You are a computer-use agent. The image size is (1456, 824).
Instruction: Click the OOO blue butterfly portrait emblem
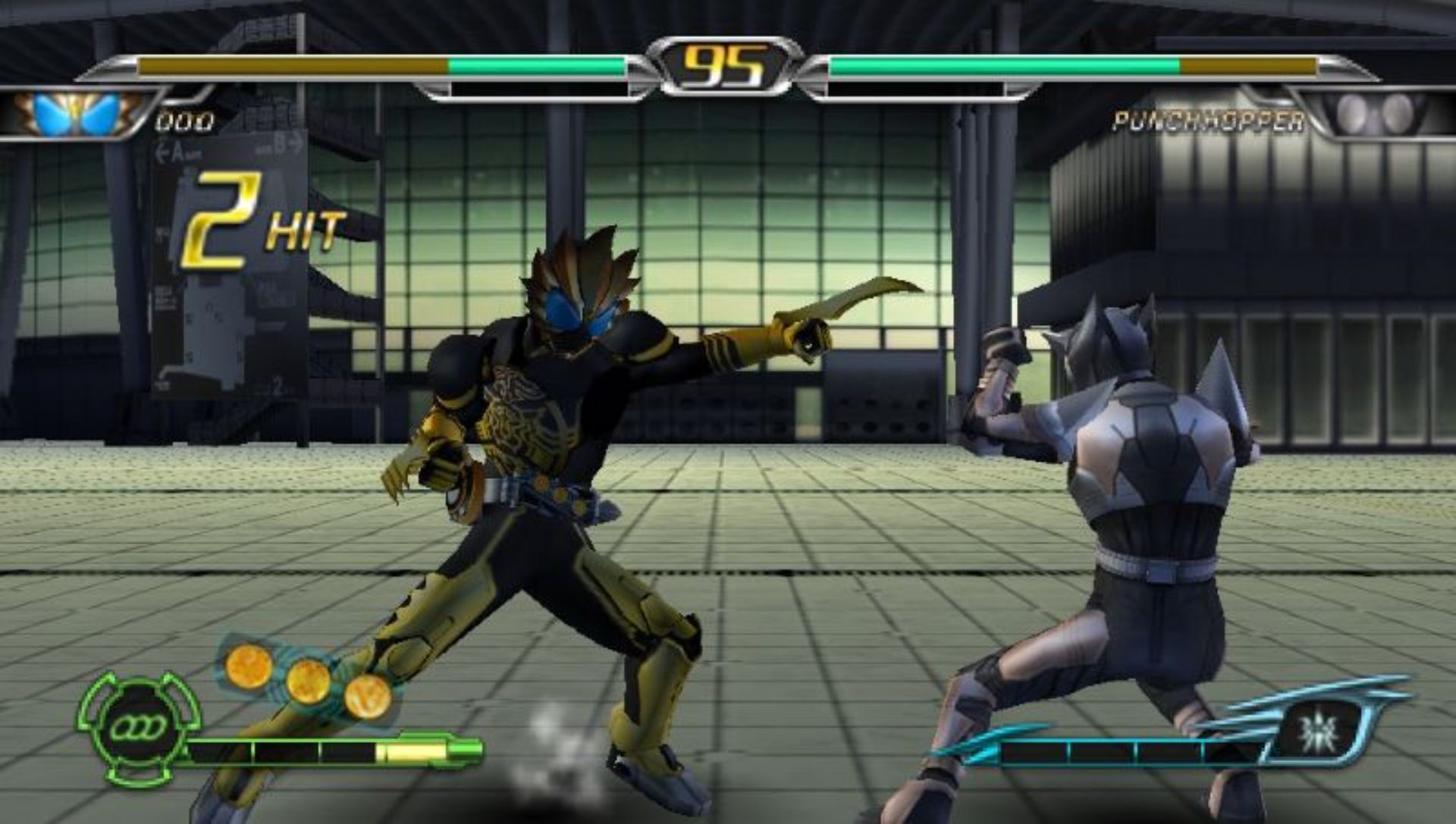coord(77,114)
